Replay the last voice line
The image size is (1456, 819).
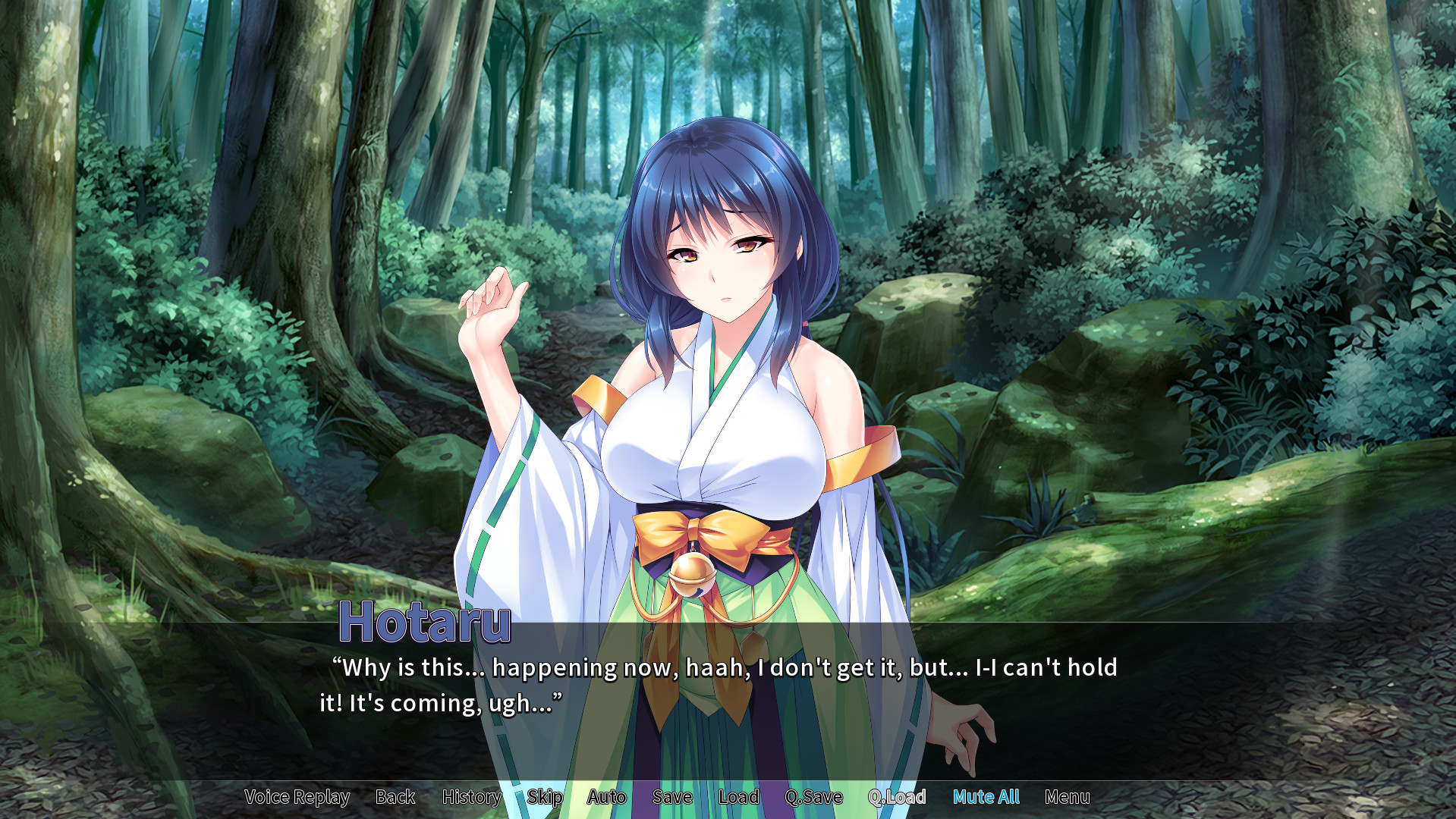(296, 797)
